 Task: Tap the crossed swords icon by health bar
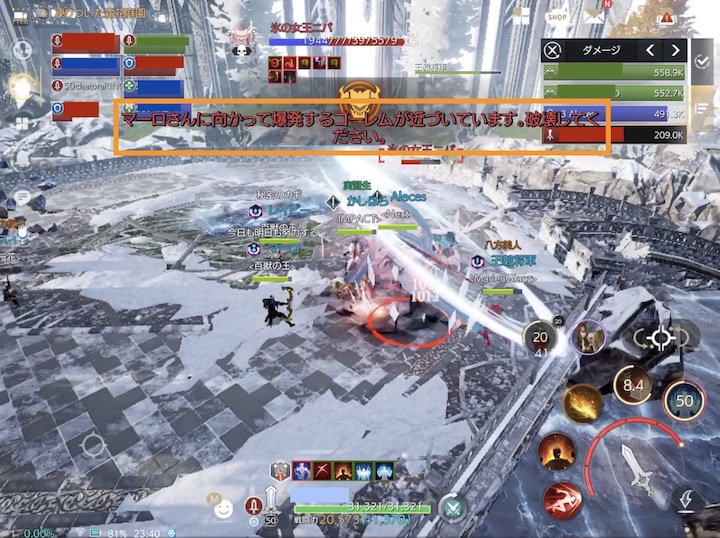[453, 508]
